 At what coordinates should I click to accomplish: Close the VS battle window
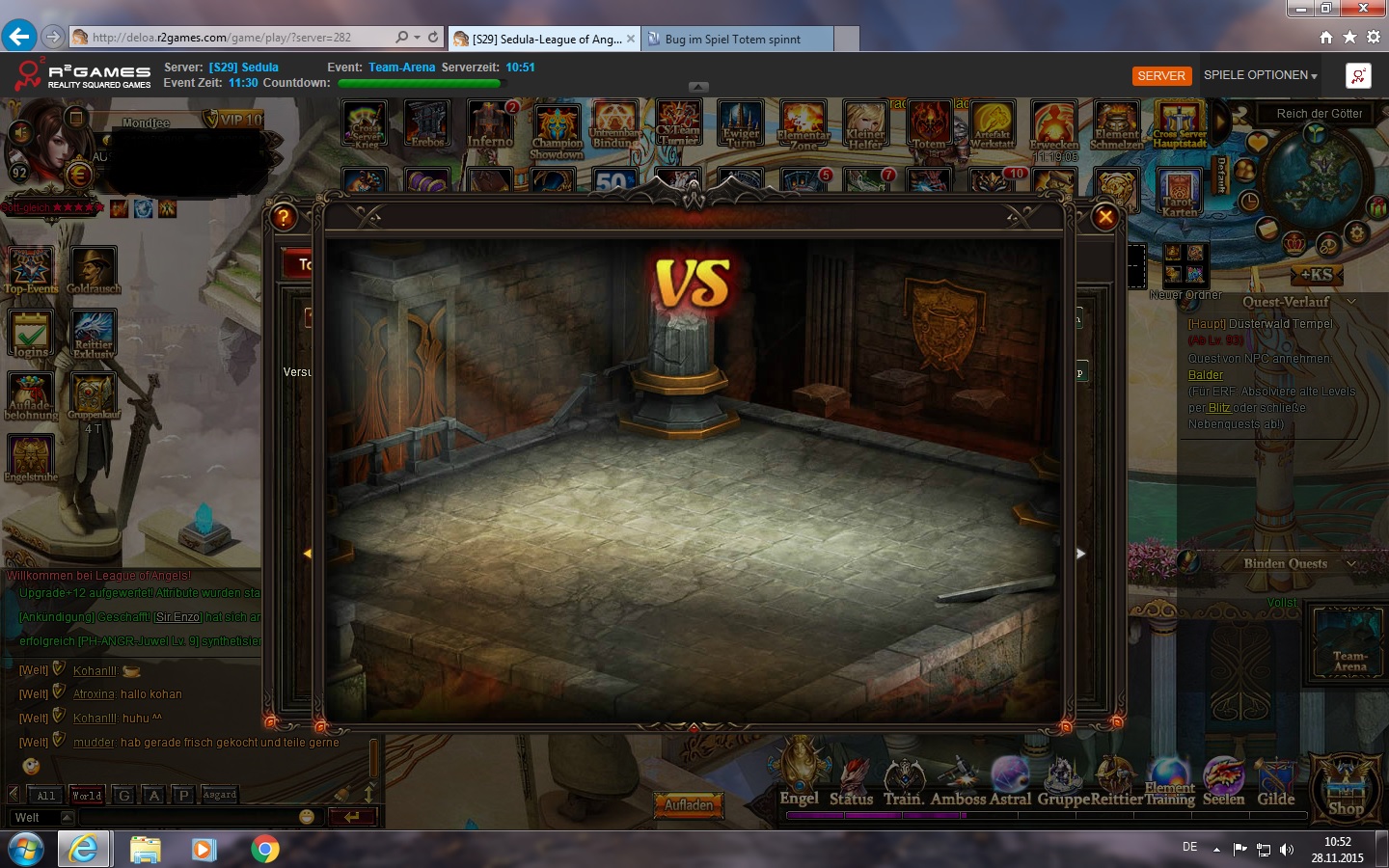click(x=1105, y=217)
